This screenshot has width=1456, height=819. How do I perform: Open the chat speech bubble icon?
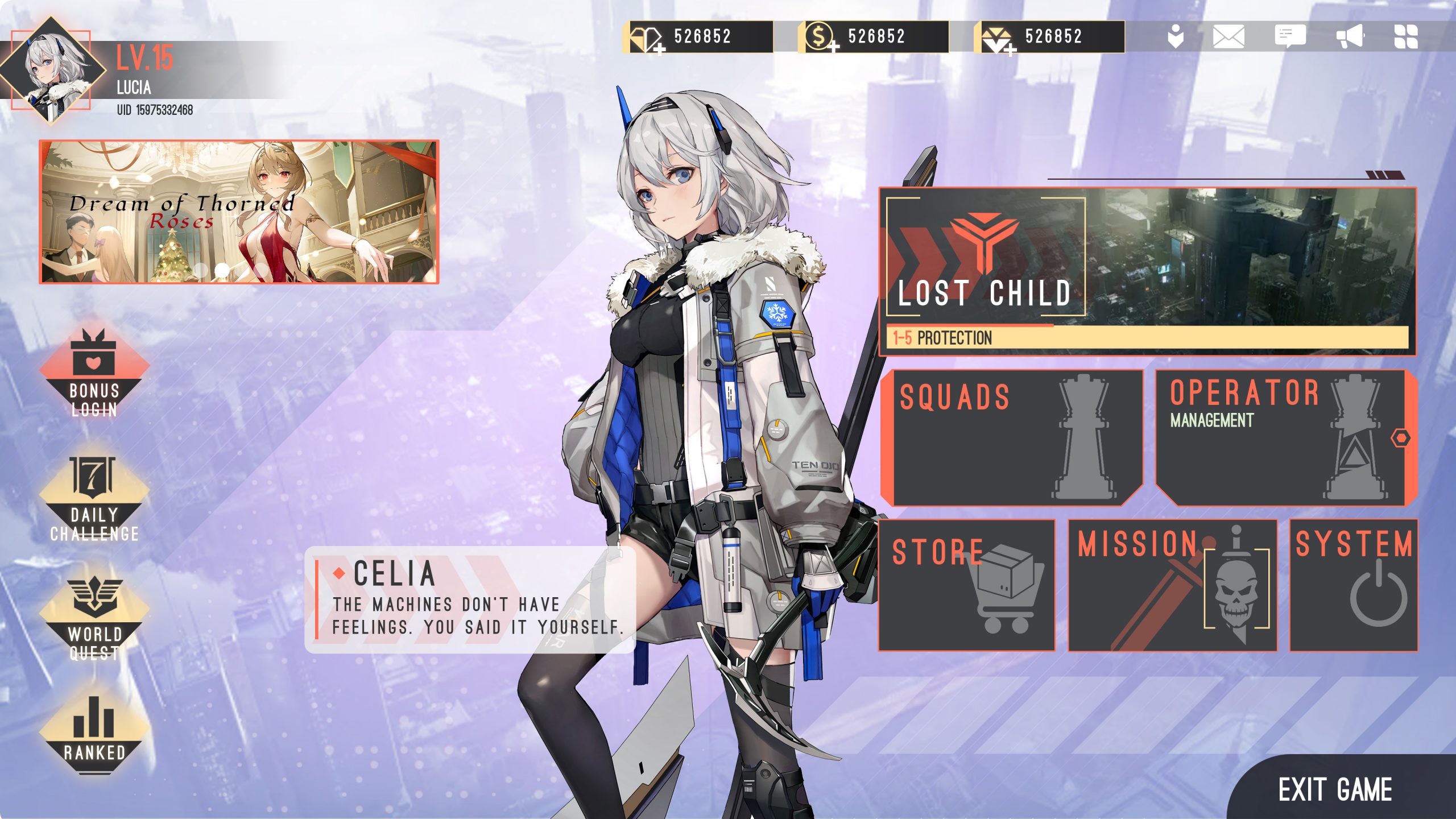click(x=1289, y=37)
